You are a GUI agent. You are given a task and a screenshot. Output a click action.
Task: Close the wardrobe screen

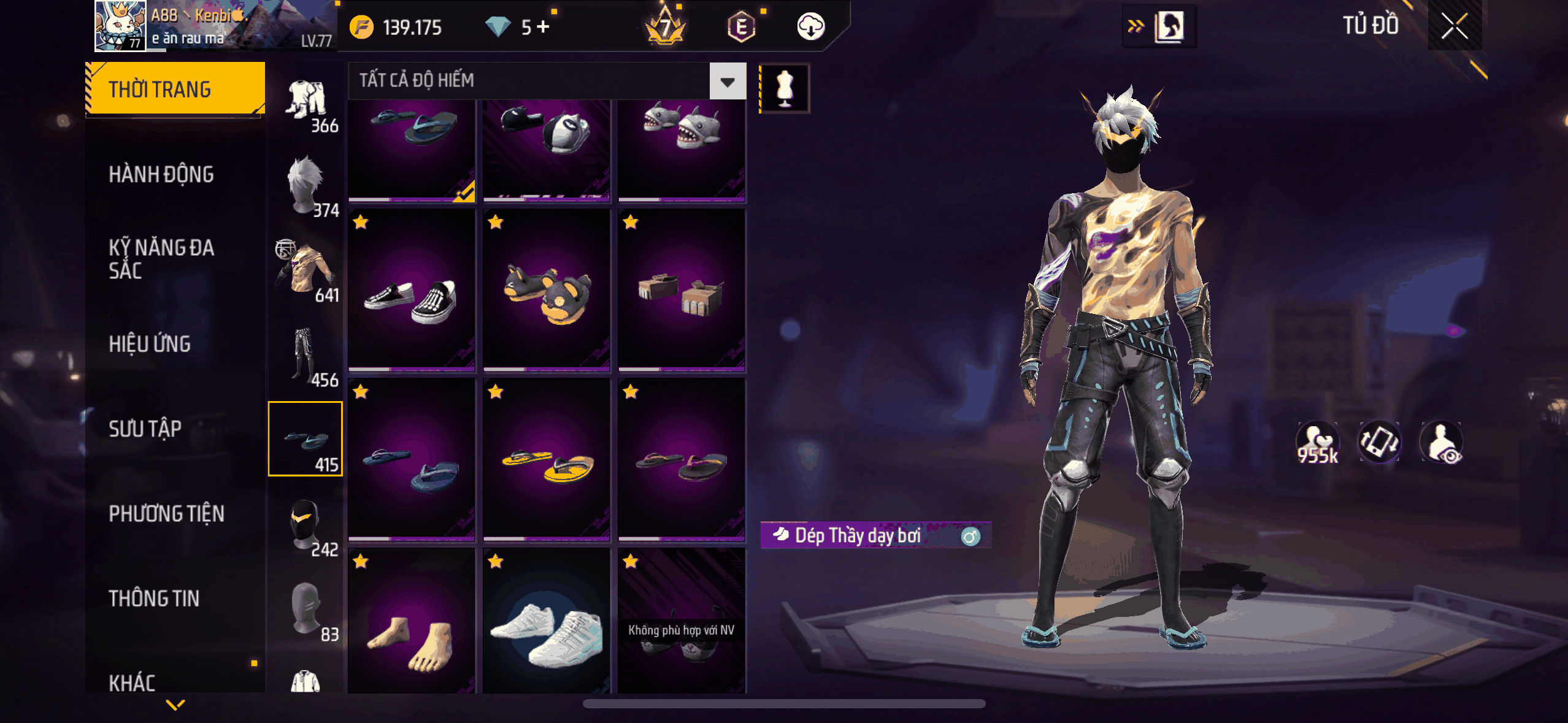pos(1454,26)
